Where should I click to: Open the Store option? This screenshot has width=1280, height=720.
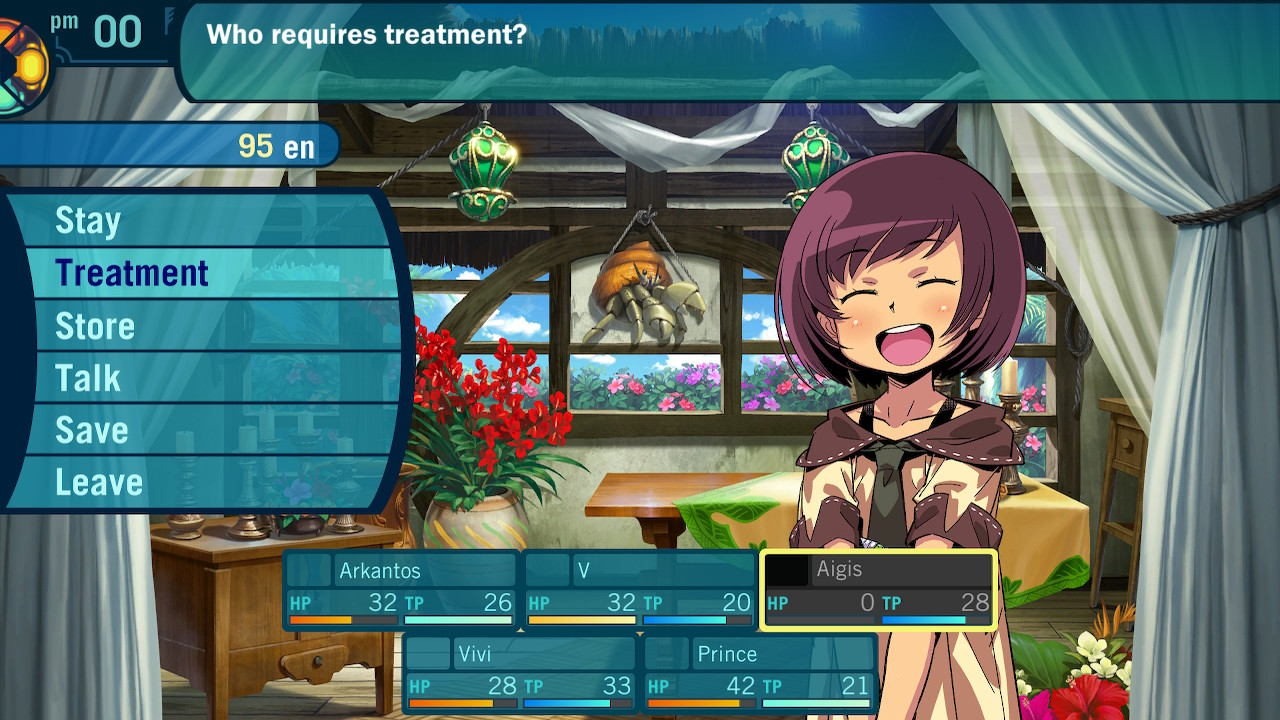pyautogui.click(x=95, y=326)
